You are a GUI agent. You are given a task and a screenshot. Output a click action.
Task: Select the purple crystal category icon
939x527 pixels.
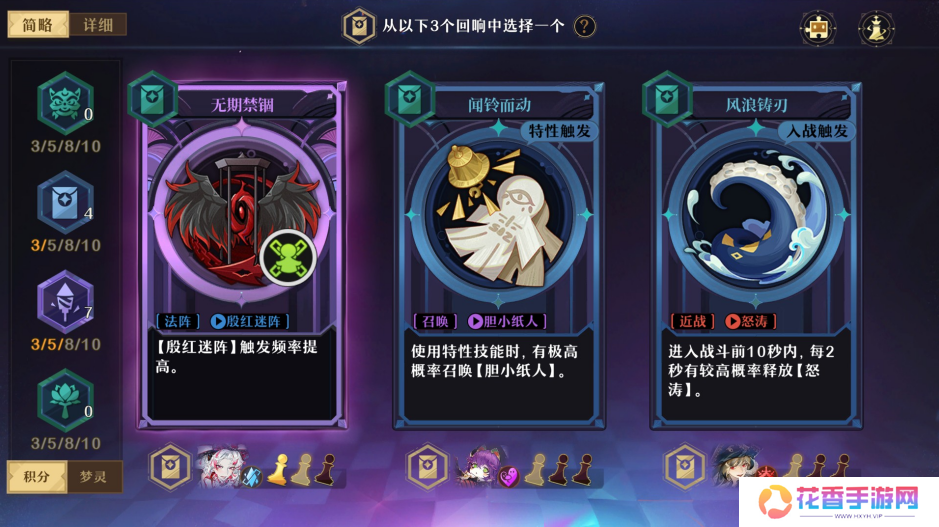[x=65, y=300]
